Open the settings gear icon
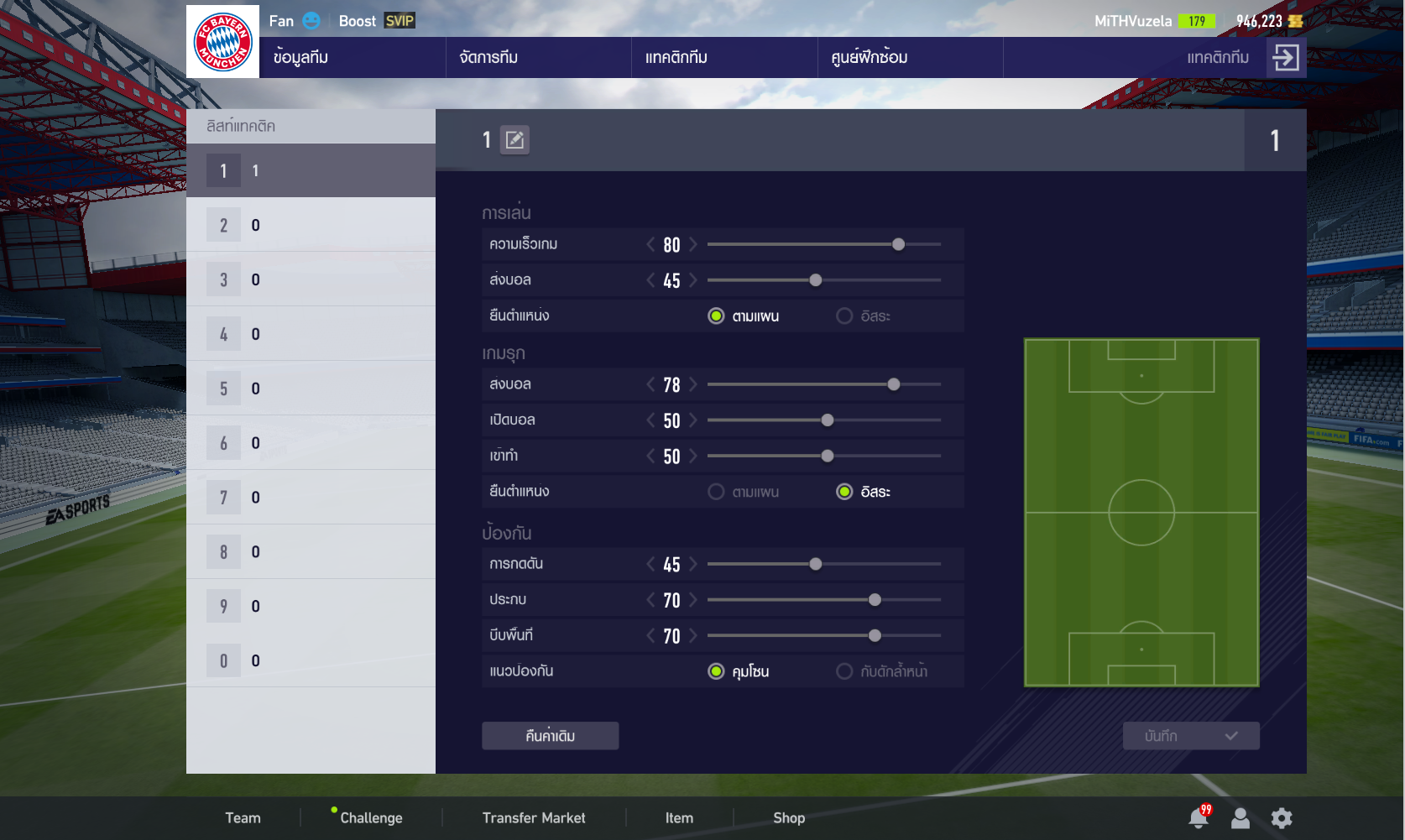The width and height of the screenshot is (1405, 840). point(1282,818)
